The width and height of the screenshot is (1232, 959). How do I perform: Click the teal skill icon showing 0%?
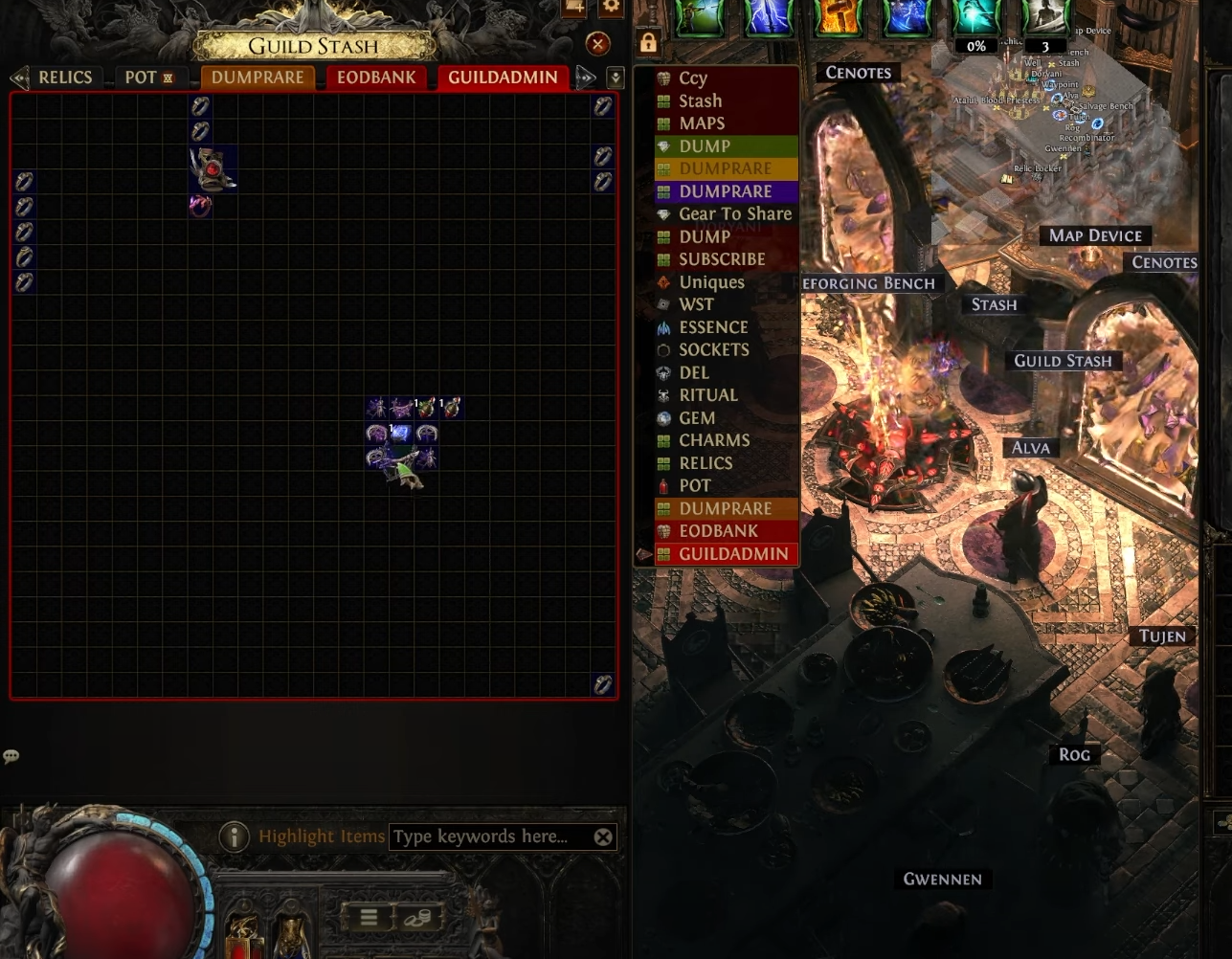[x=975, y=17]
